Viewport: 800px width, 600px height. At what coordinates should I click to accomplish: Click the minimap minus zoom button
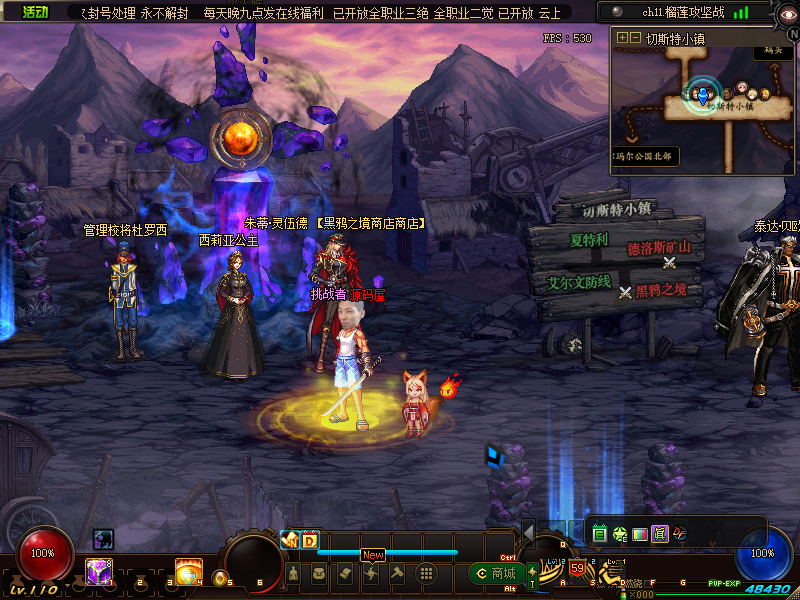pyautogui.click(x=635, y=37)
